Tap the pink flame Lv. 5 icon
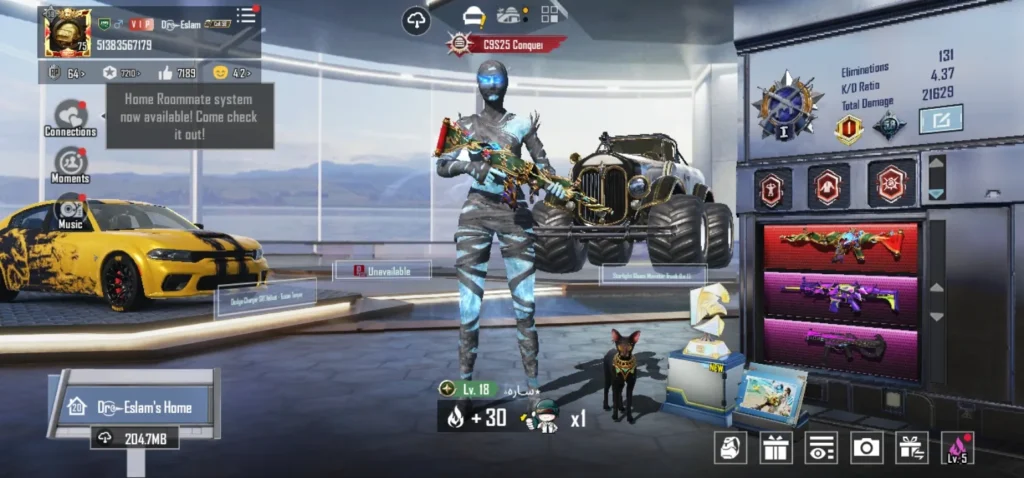 [957, 447]
